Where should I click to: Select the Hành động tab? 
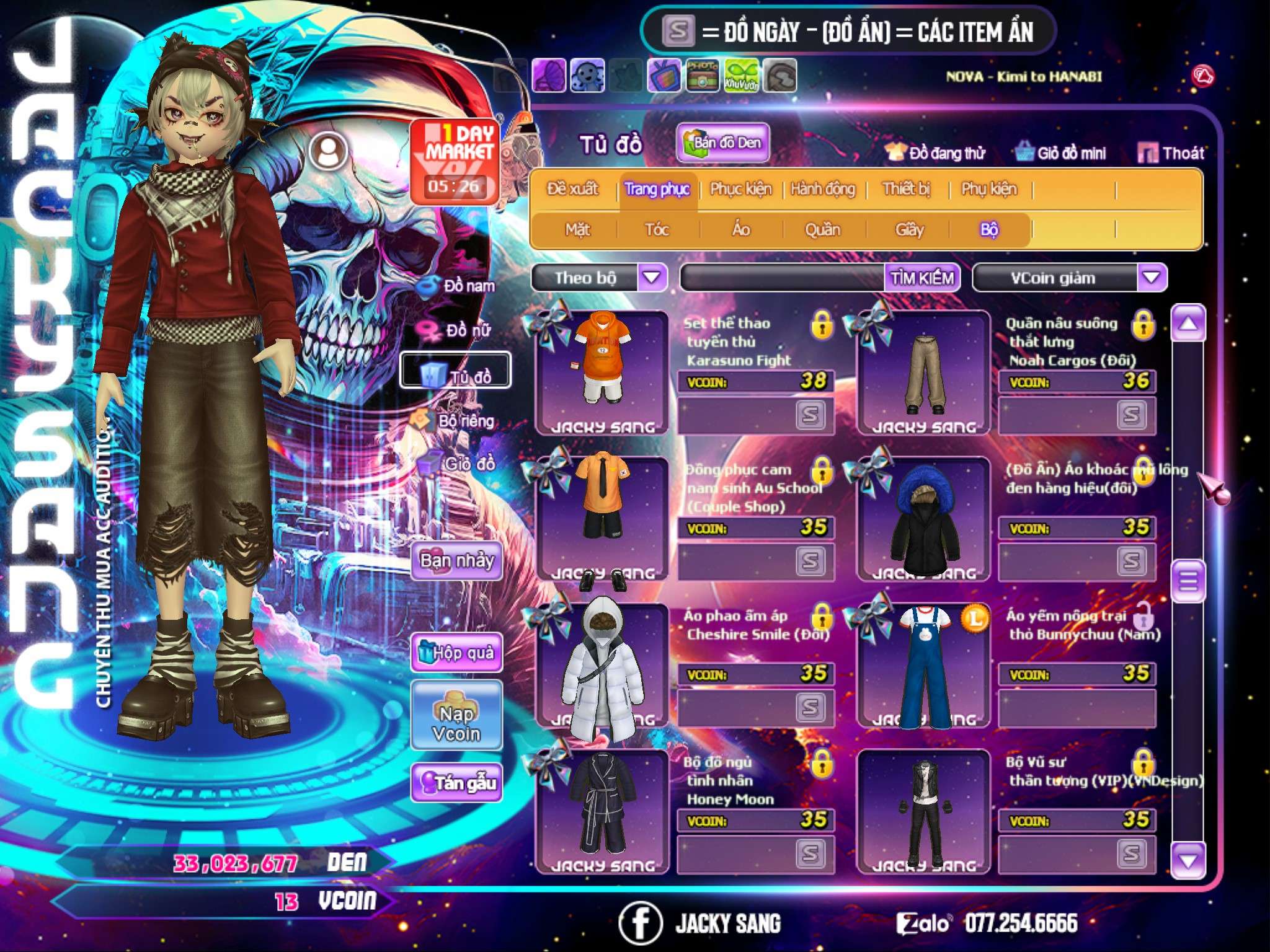(x=822, y=189)
